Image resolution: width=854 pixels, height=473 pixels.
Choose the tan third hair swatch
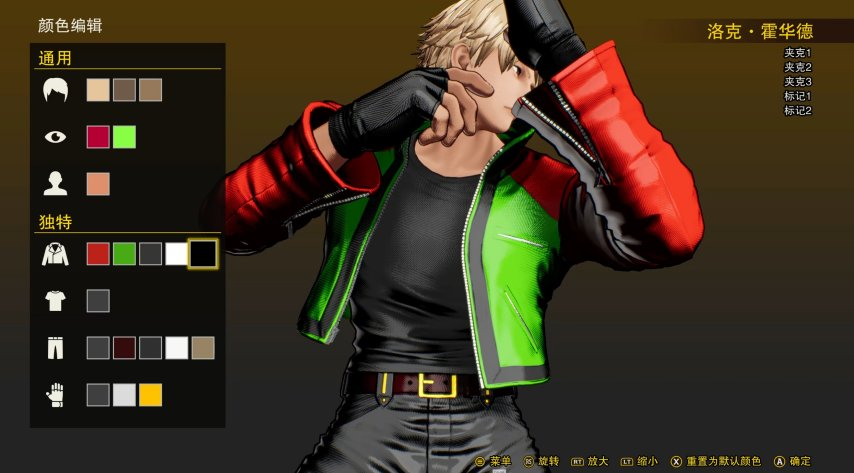(x=150, y=90)
